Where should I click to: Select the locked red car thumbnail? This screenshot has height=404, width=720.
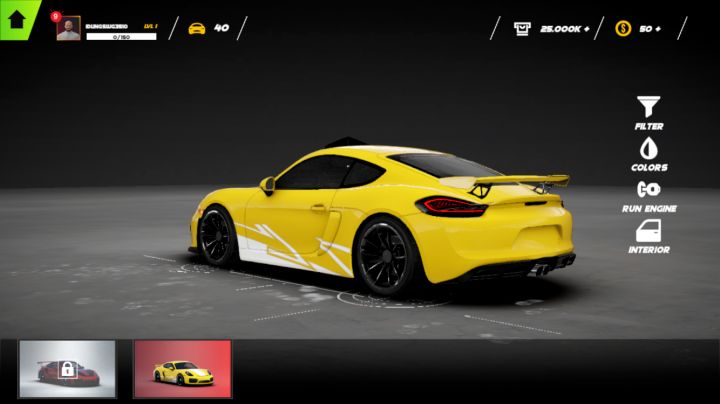(67, 369)
